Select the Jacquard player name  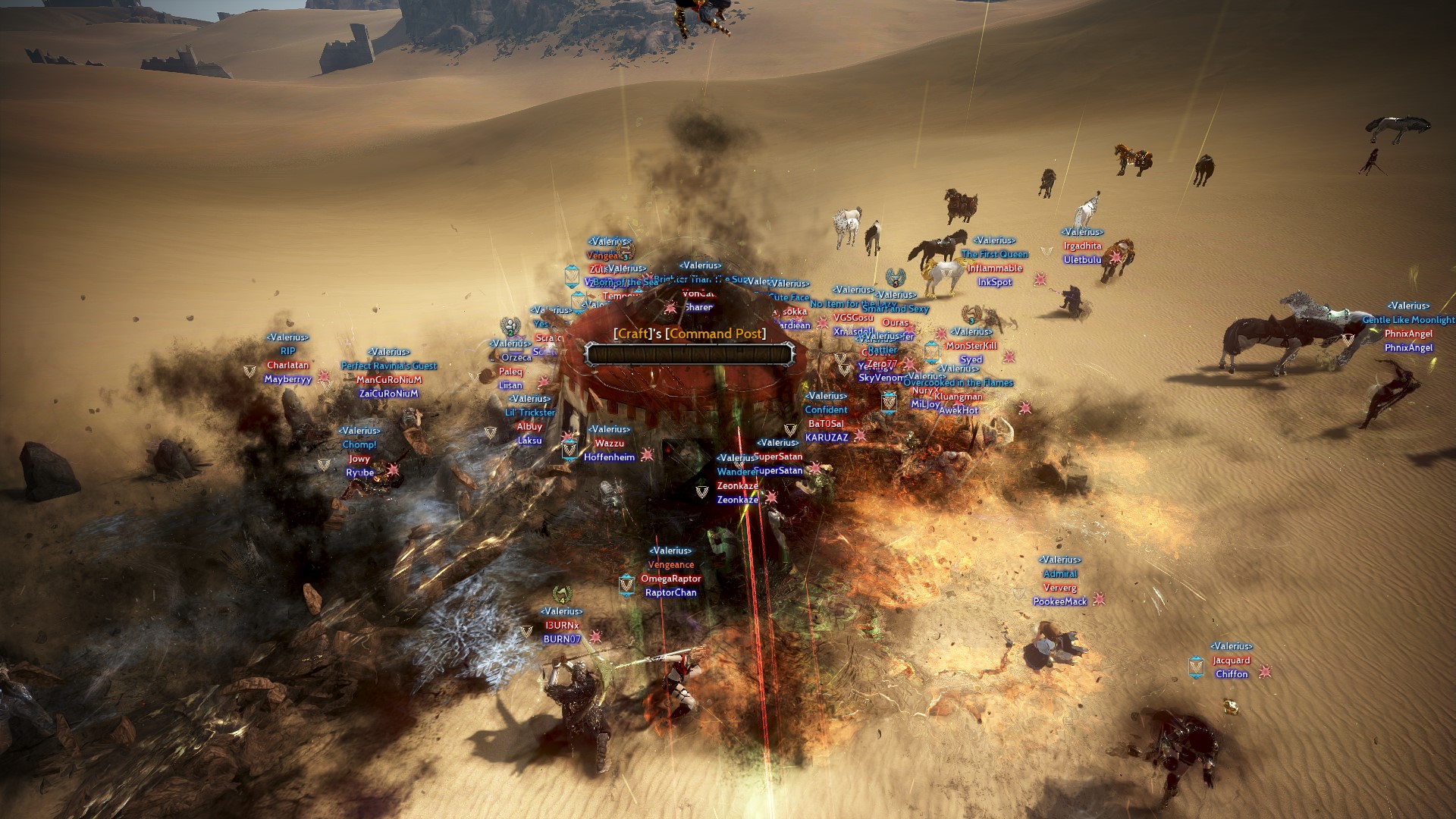point(1232,661)
